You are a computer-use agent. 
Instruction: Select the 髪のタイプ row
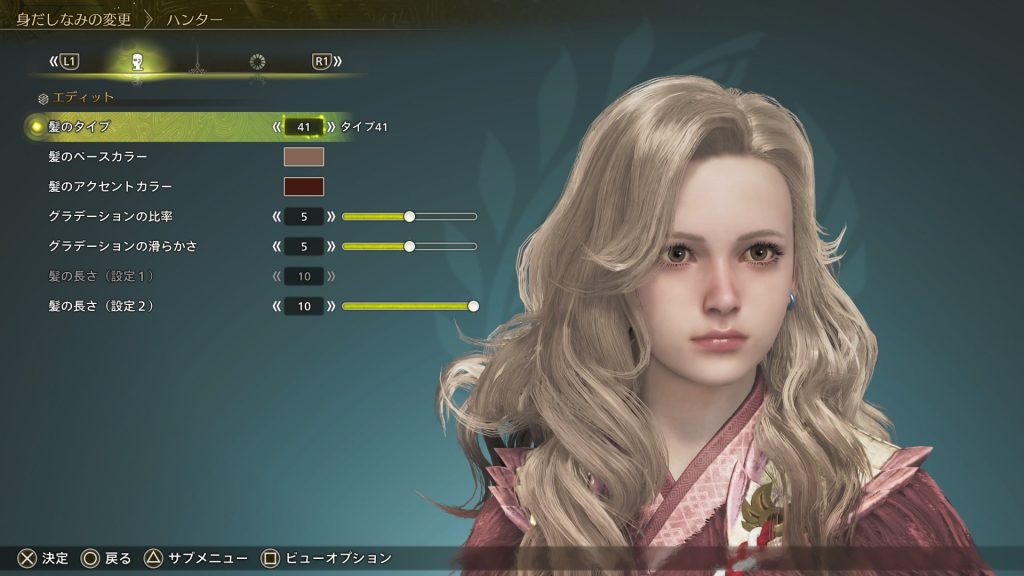pyautogui.click(x=80, y=127)
